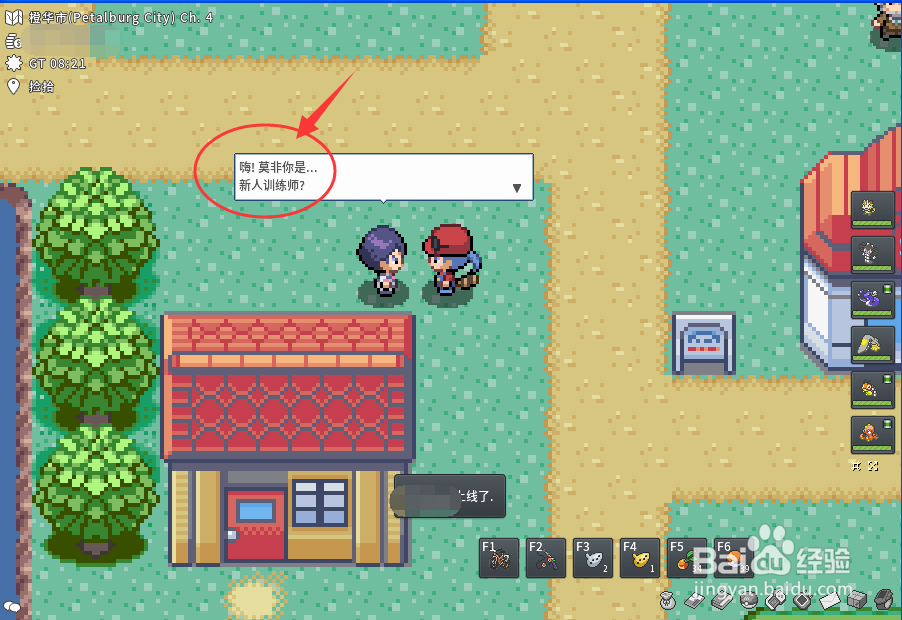Click the expand icon below the party
The image size is (902, 620).
873,466
